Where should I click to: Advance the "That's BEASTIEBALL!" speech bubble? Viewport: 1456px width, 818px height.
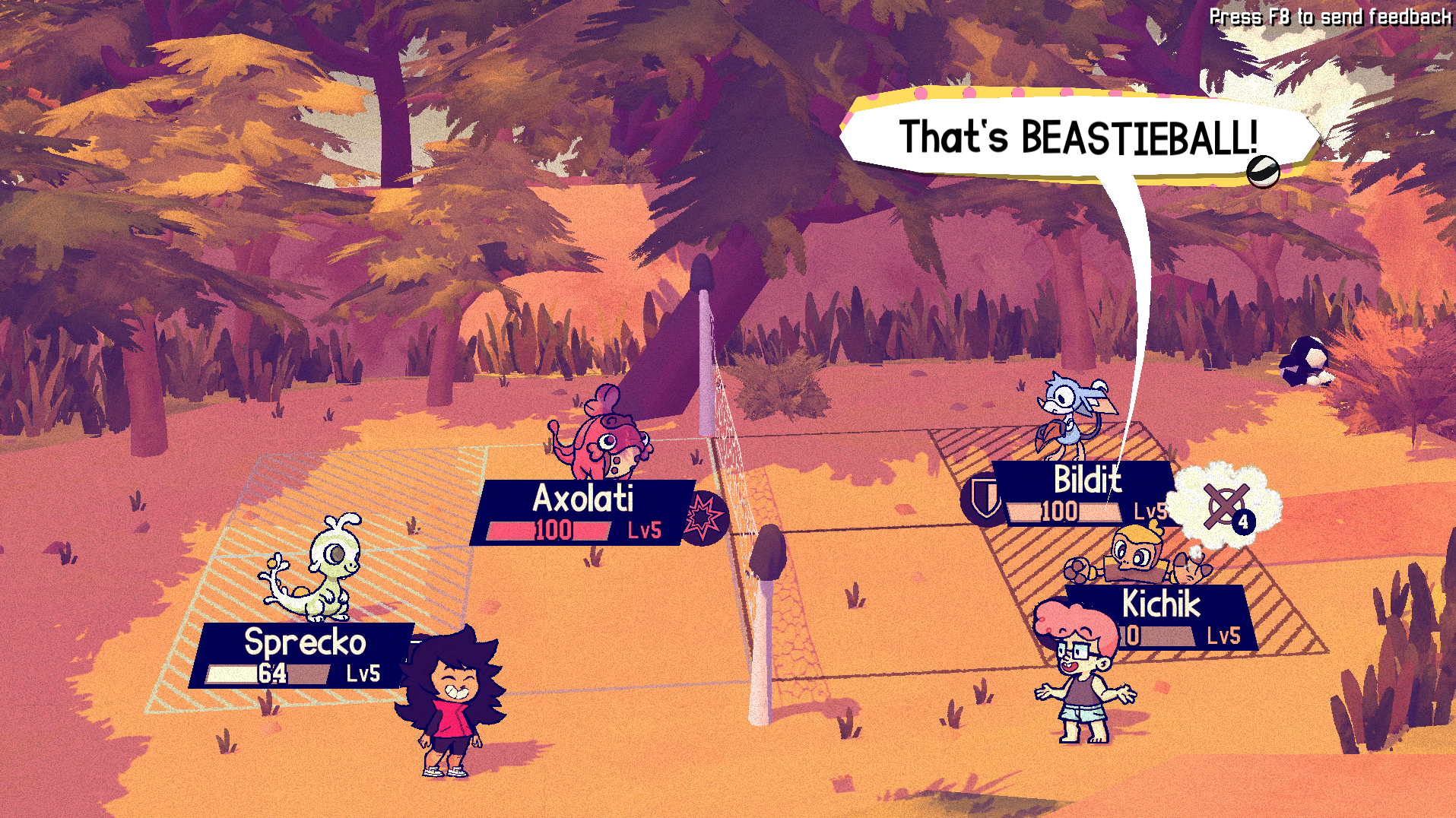1077,138
